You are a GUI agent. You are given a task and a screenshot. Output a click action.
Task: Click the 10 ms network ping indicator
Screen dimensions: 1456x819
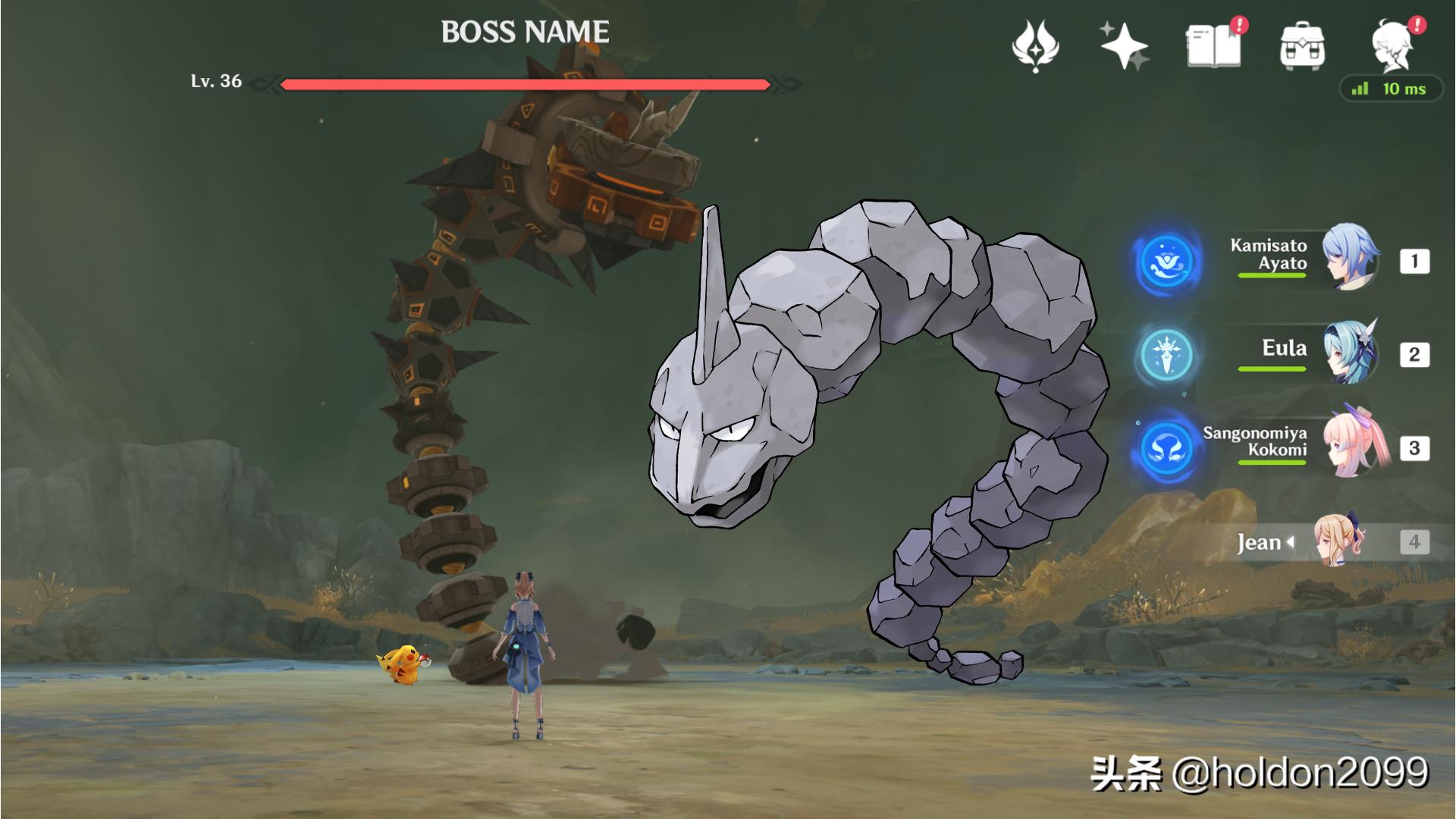1395,89
